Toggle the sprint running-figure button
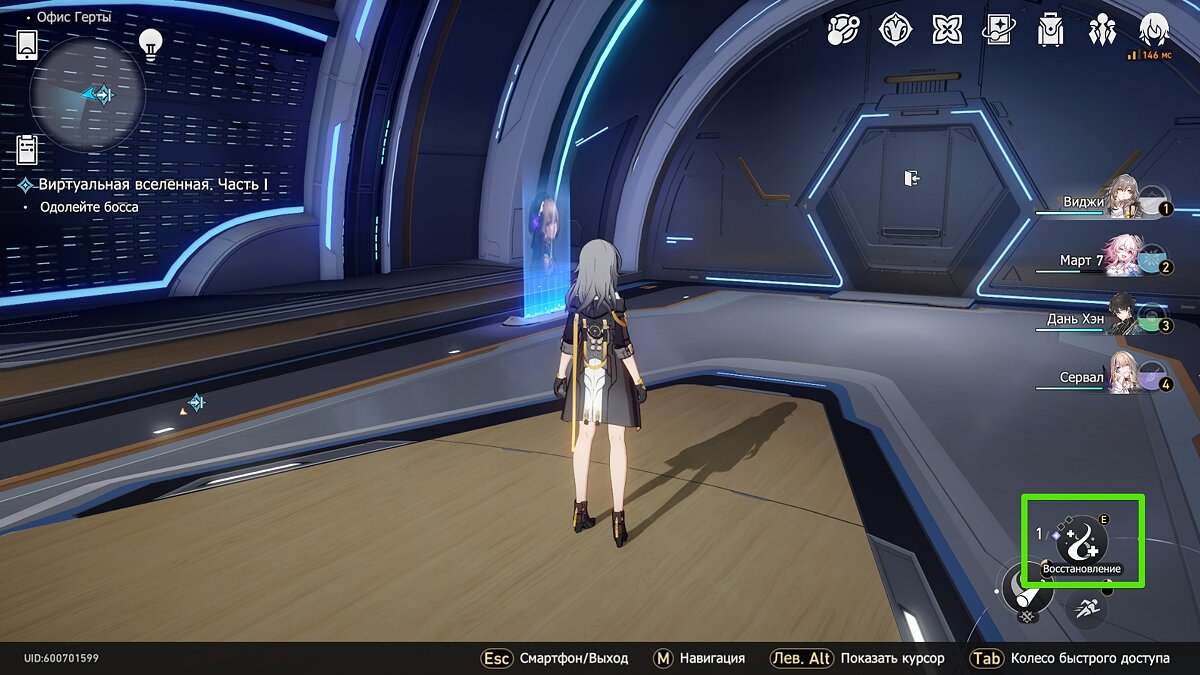Screen dimensions: 1200x675 (x=1085, y=608)
